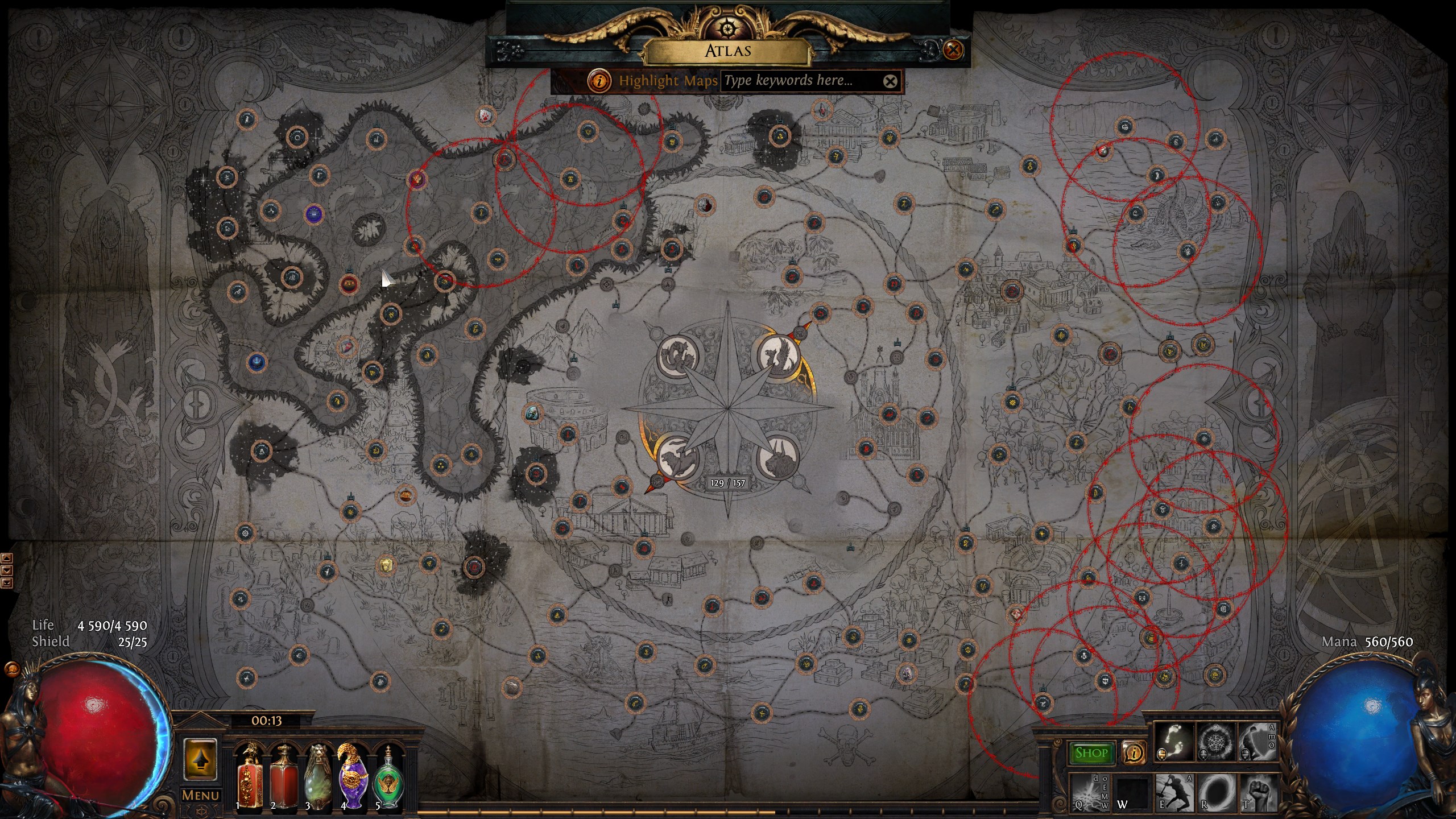The height and width of the screenshot is (819, 1456).
Task: Activate the lightning strike skill on Q
Action: click(1089, 793)
